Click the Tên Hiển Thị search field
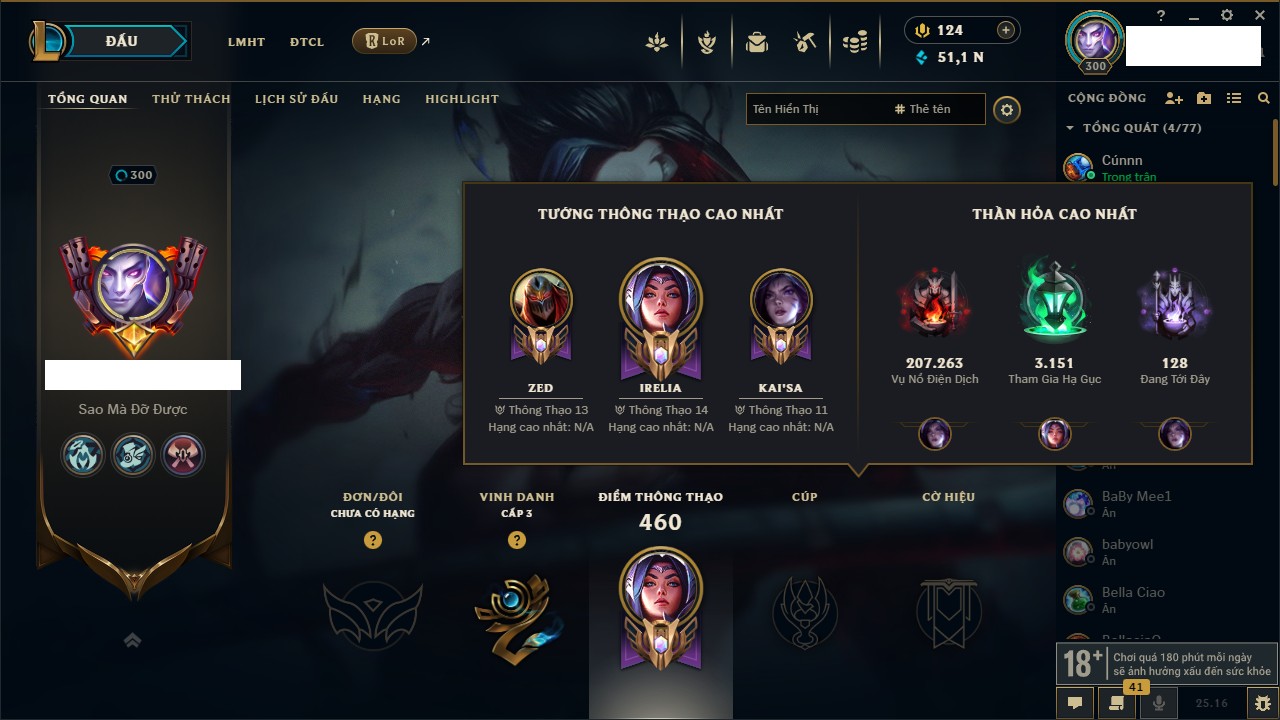The image size is (1280, 720). click(815, 109)
